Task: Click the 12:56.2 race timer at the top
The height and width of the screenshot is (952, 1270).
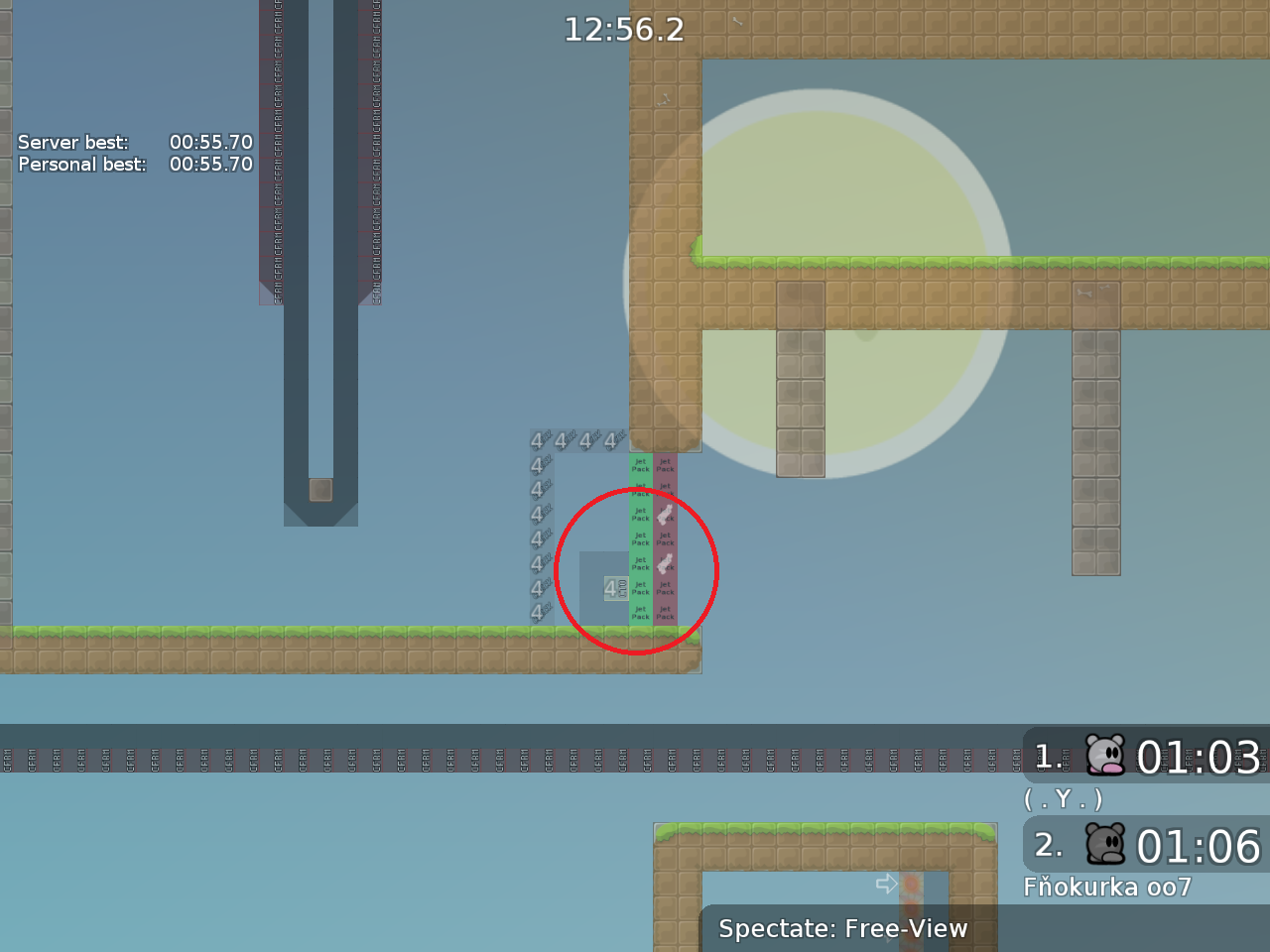Action: point(624,30)
